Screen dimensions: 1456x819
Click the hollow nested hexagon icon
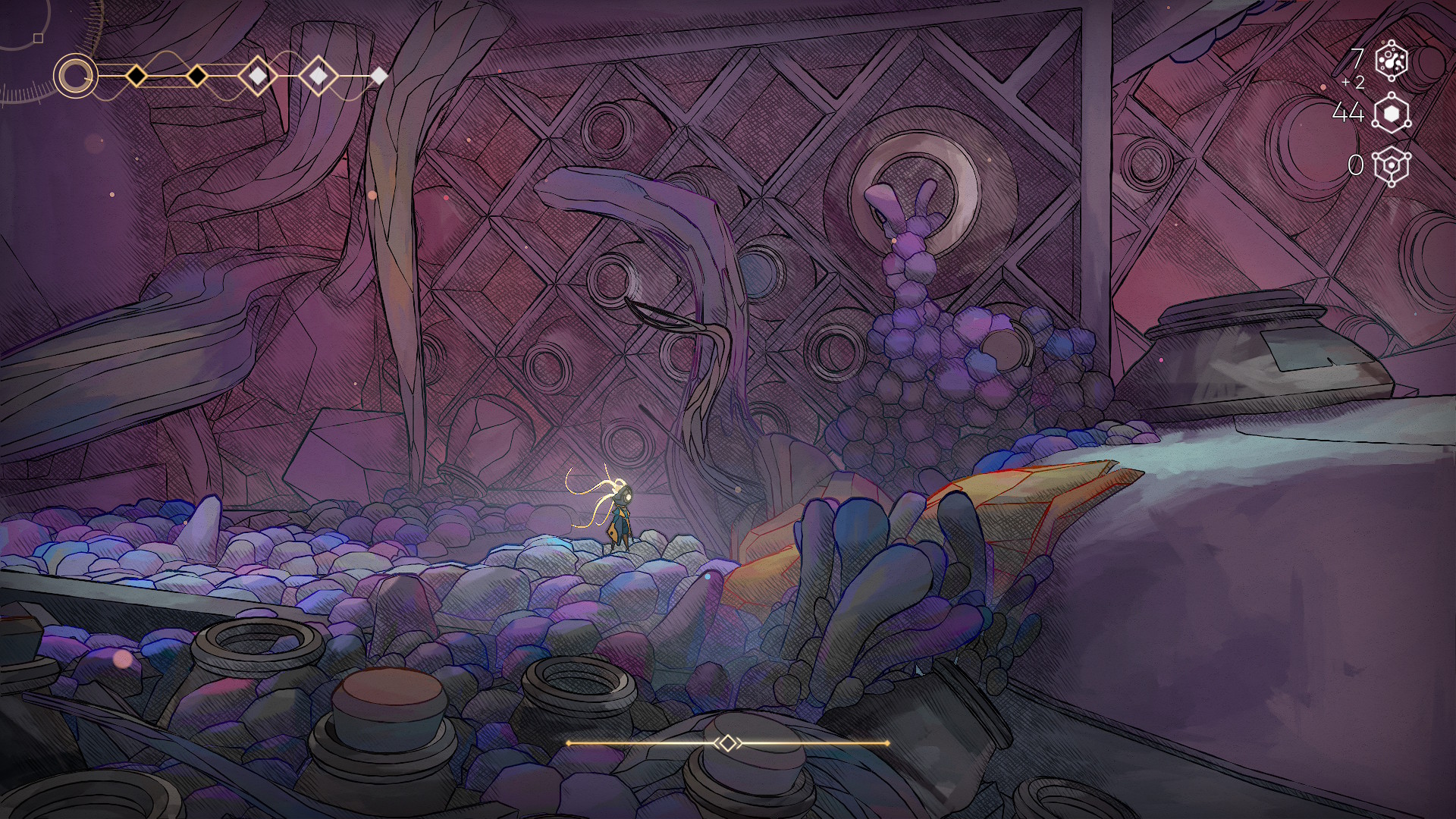click(1392, 165)
